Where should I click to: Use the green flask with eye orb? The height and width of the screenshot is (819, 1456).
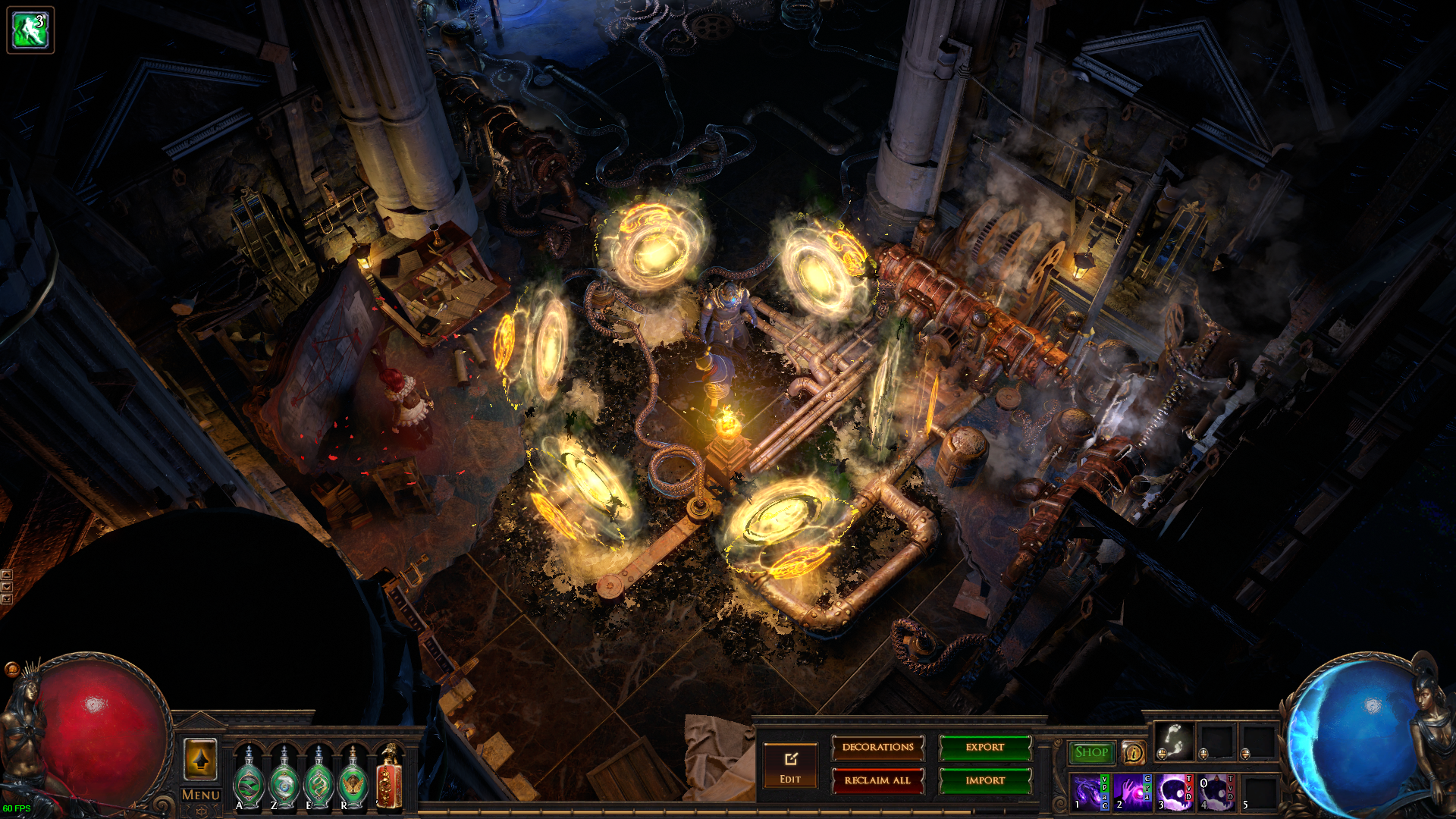point(284,781)
